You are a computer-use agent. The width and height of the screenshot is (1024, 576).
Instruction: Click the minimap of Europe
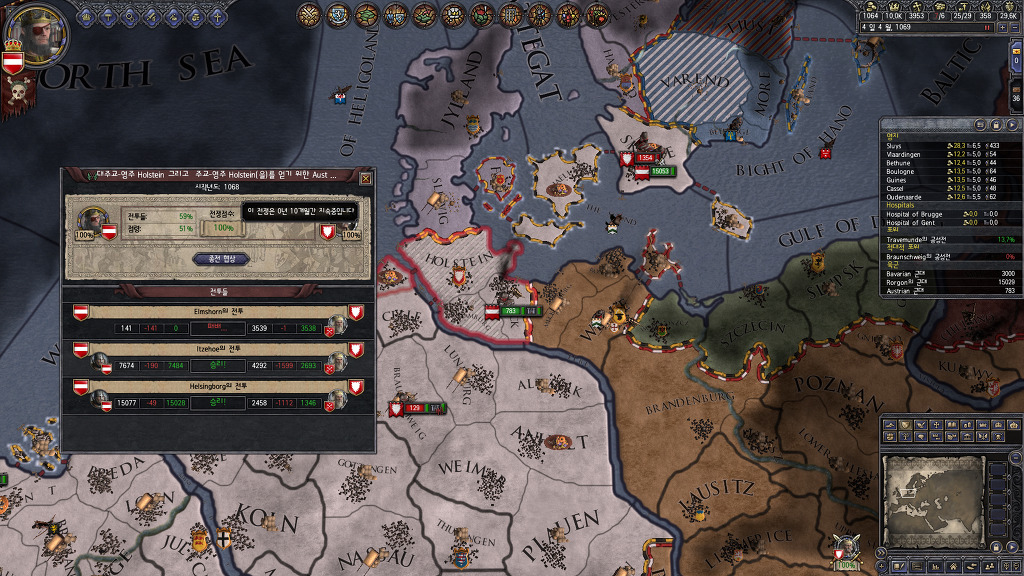(932, 502)
